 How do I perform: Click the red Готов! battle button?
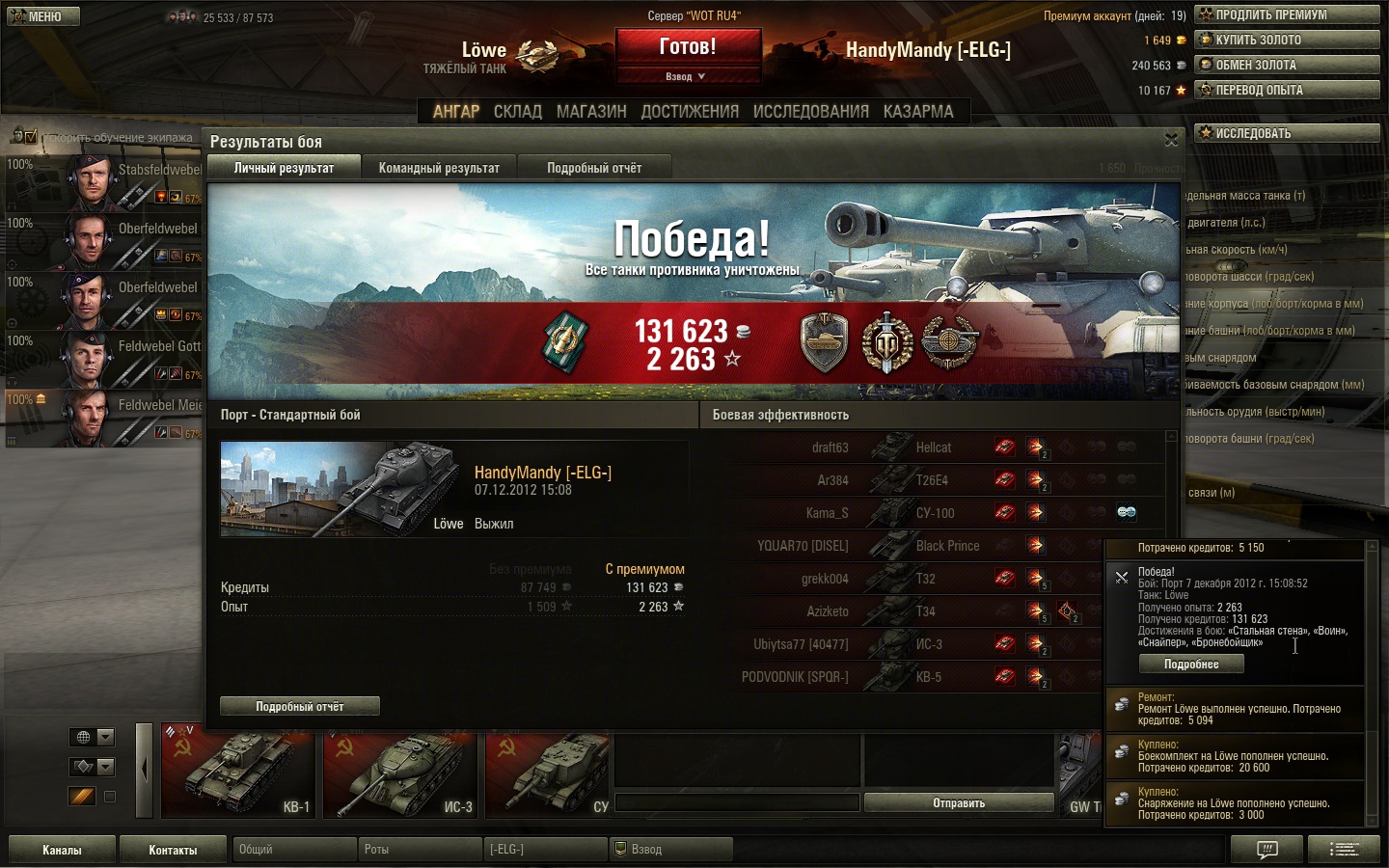(688, 47)
